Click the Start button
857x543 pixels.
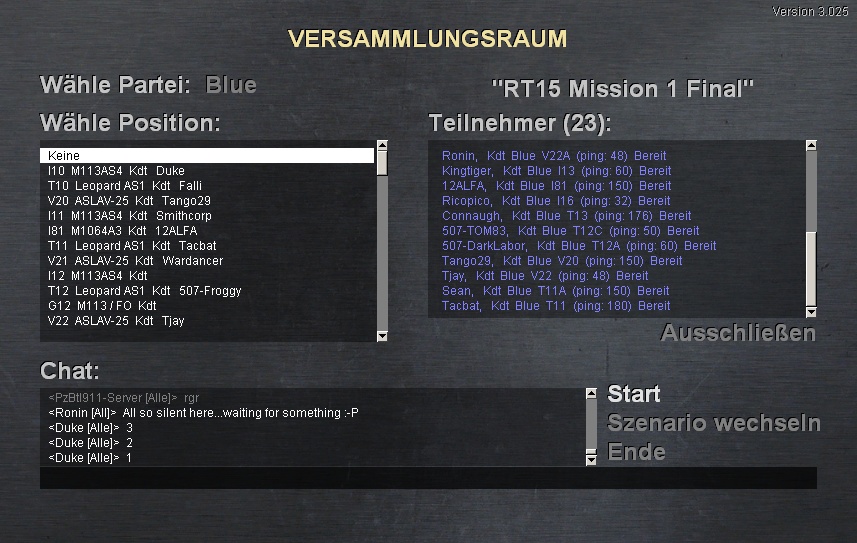click(634, 394)
